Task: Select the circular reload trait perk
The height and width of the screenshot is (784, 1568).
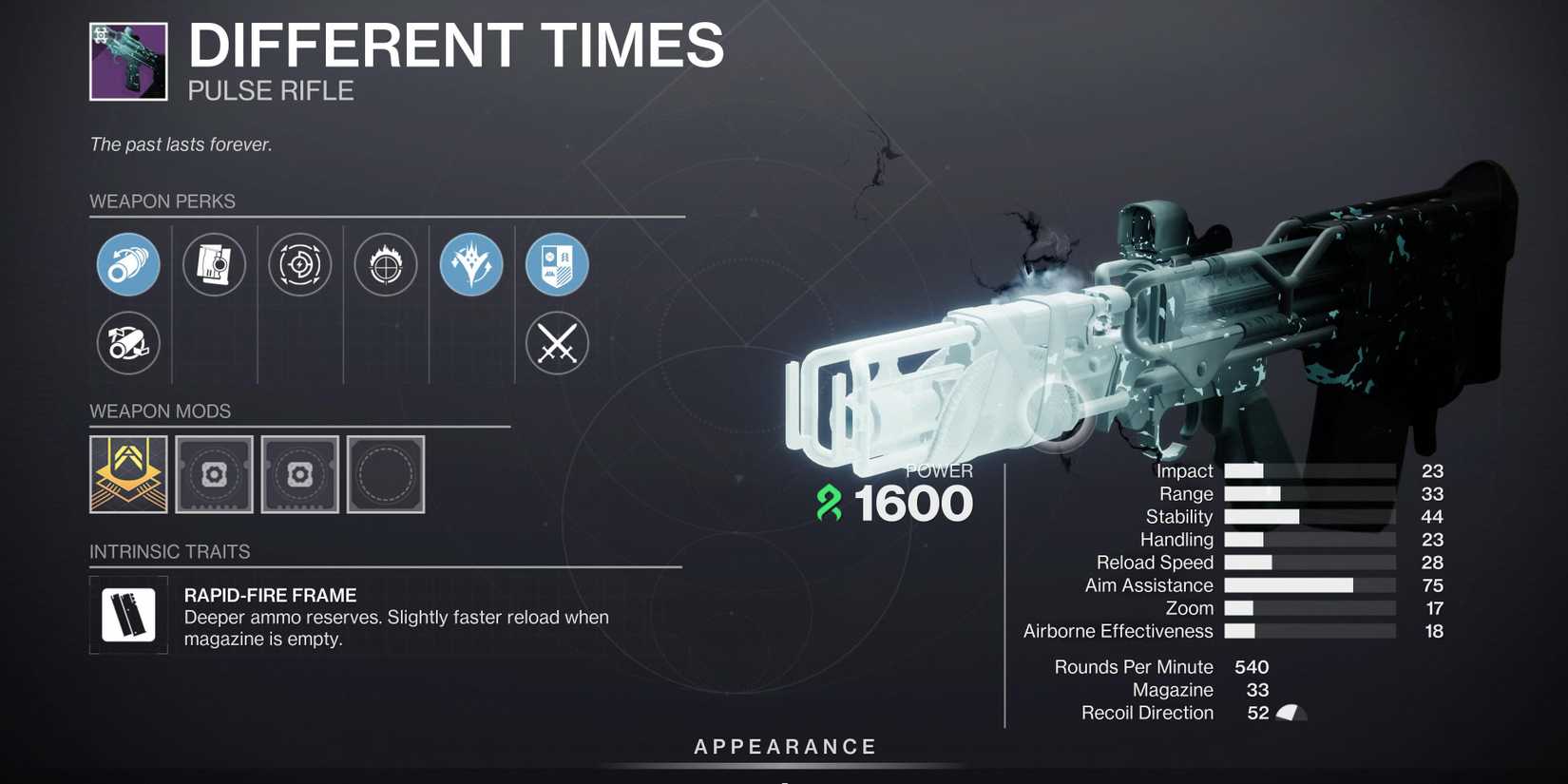Action: 299,264
